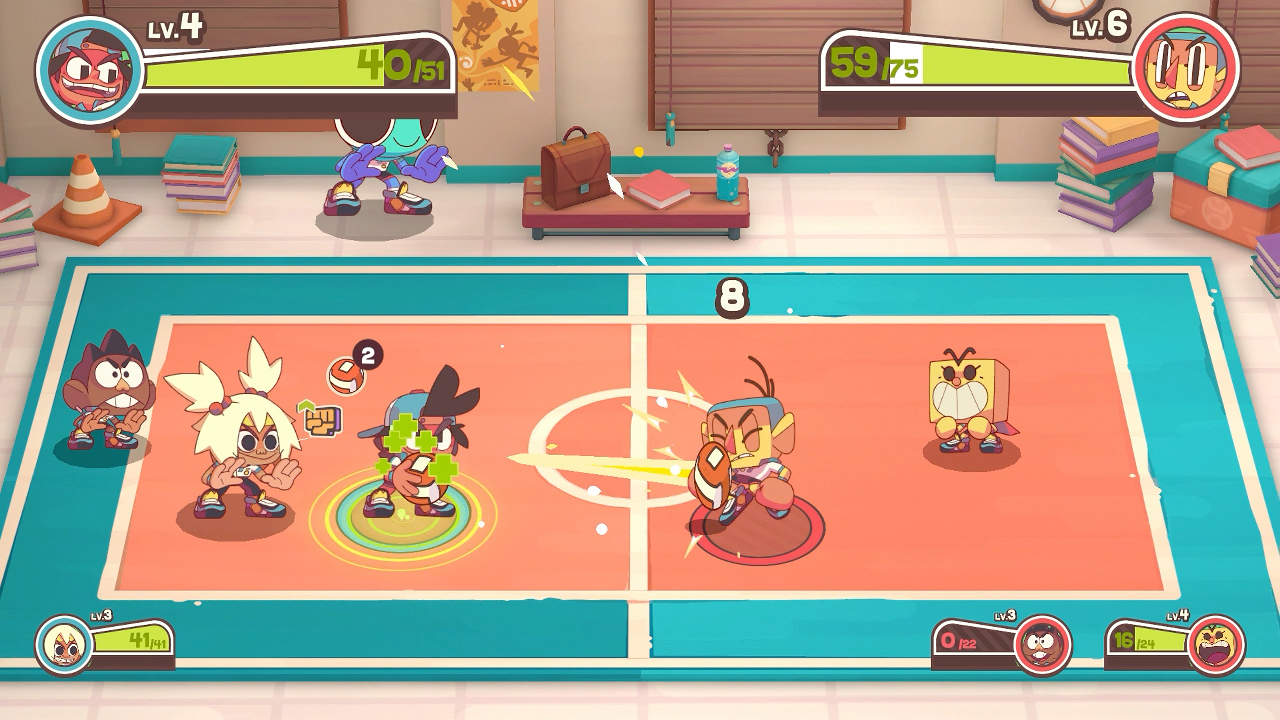
Task: Click the blue water bottle on the bench
Action: point(728,168)
